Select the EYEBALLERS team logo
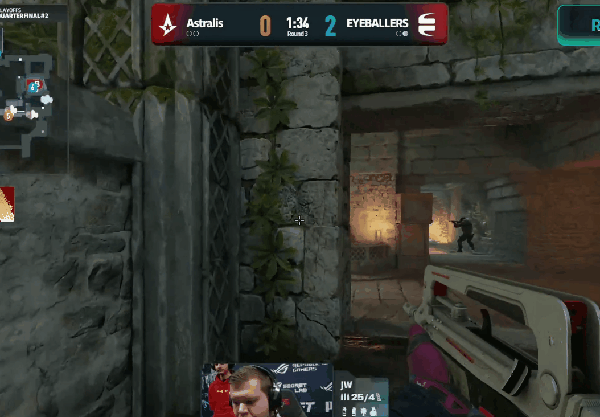 428,23
